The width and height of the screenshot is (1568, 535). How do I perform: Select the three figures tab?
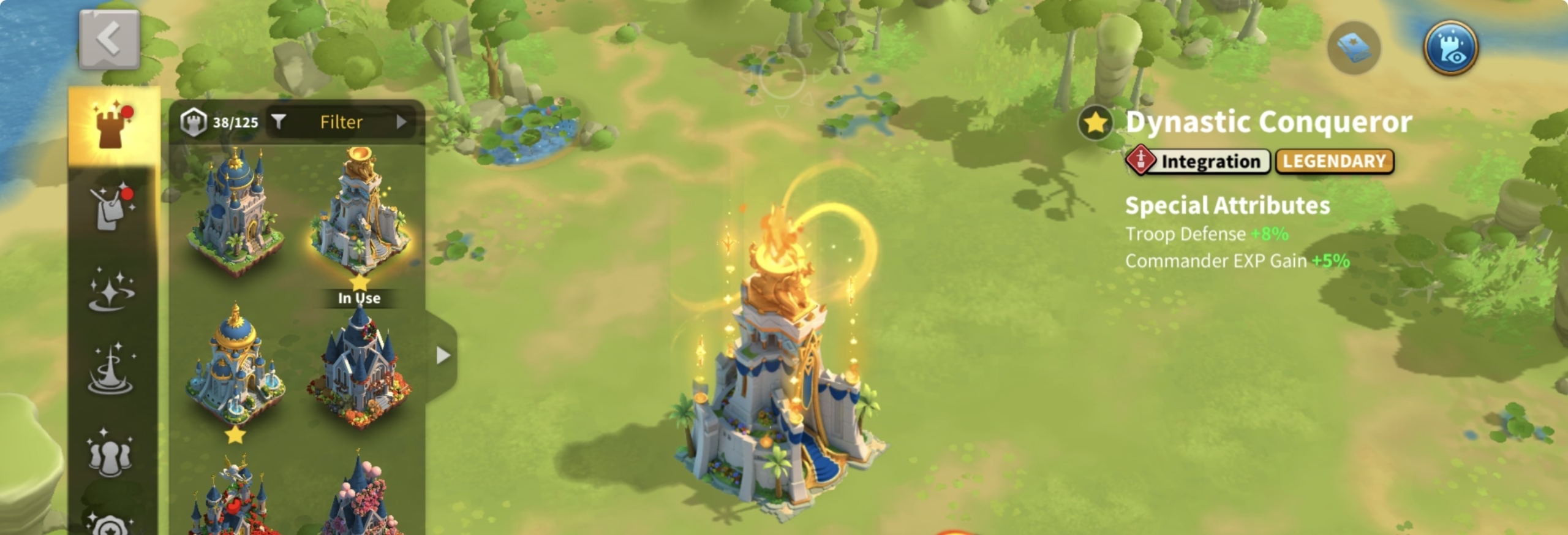pos(110,453)
